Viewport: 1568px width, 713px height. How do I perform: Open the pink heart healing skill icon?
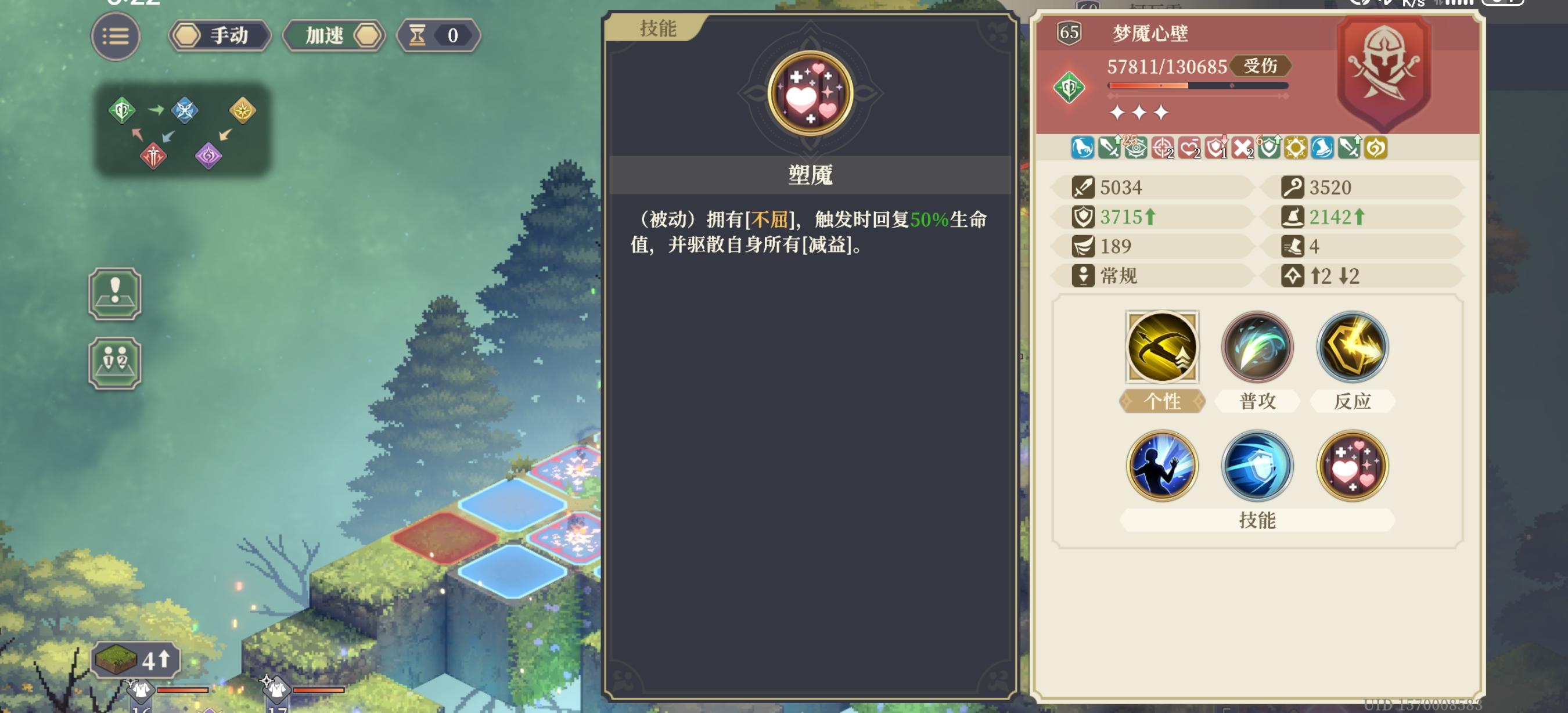pos(1353,466)
